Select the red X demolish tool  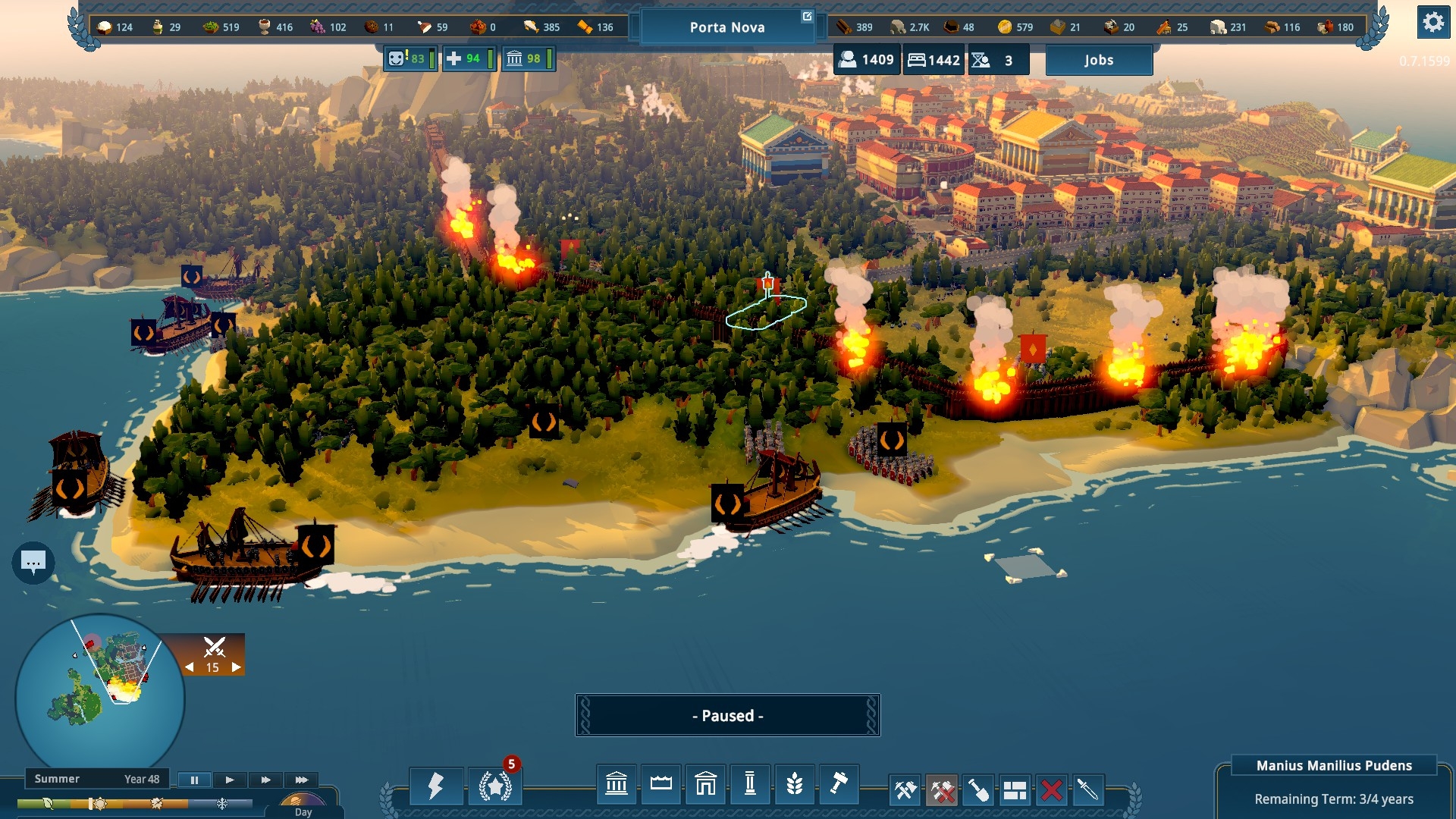pos(1051,791)
